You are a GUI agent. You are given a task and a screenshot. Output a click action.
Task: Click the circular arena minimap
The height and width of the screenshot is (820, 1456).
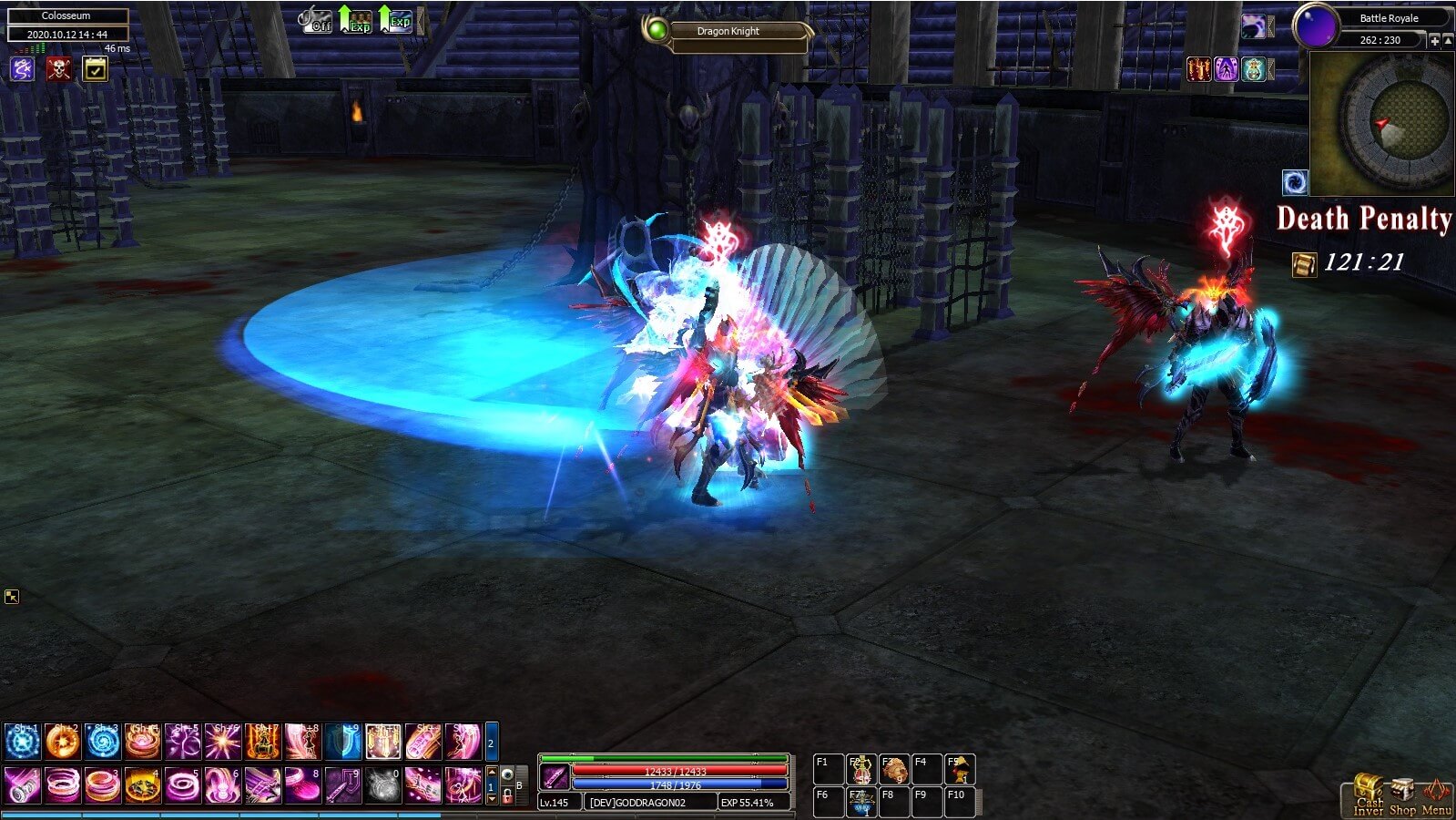point(1398,123)
